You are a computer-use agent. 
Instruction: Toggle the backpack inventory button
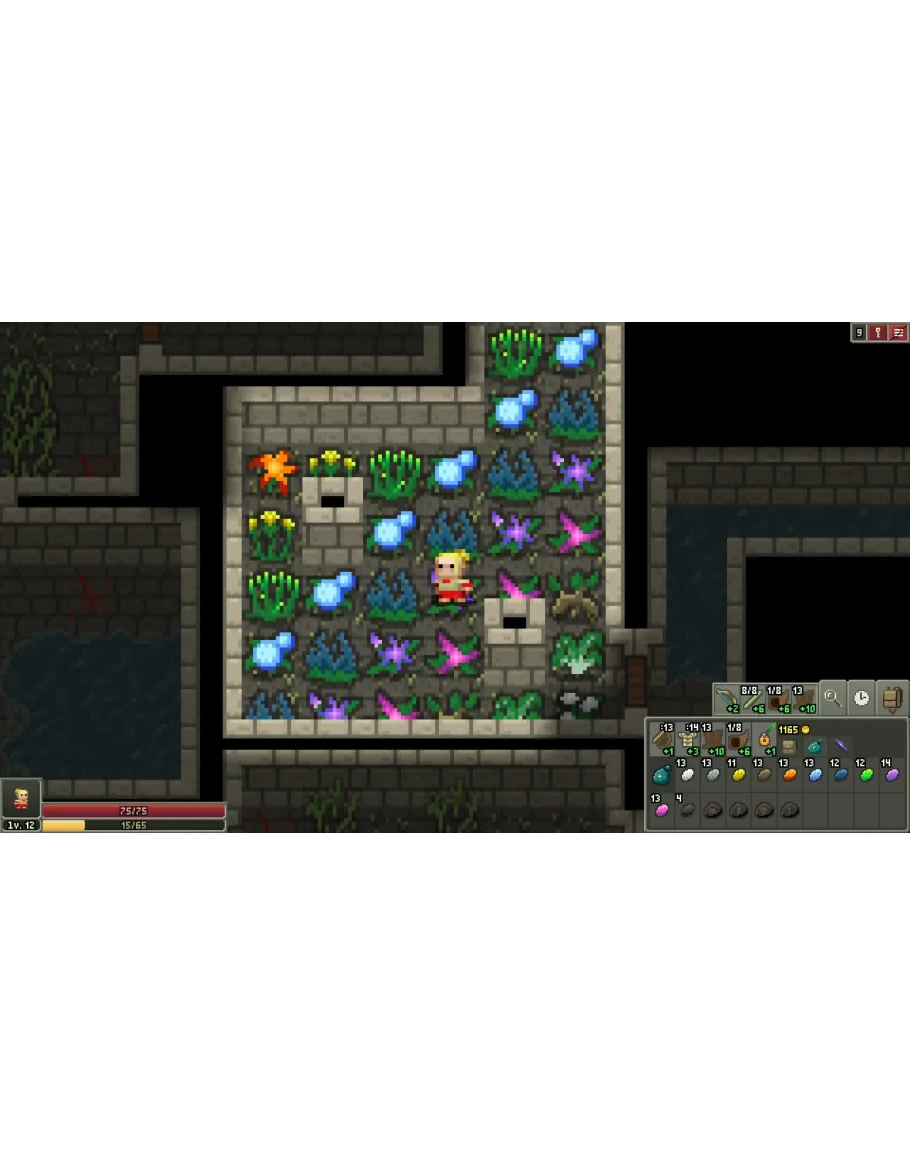click(892, 698)
